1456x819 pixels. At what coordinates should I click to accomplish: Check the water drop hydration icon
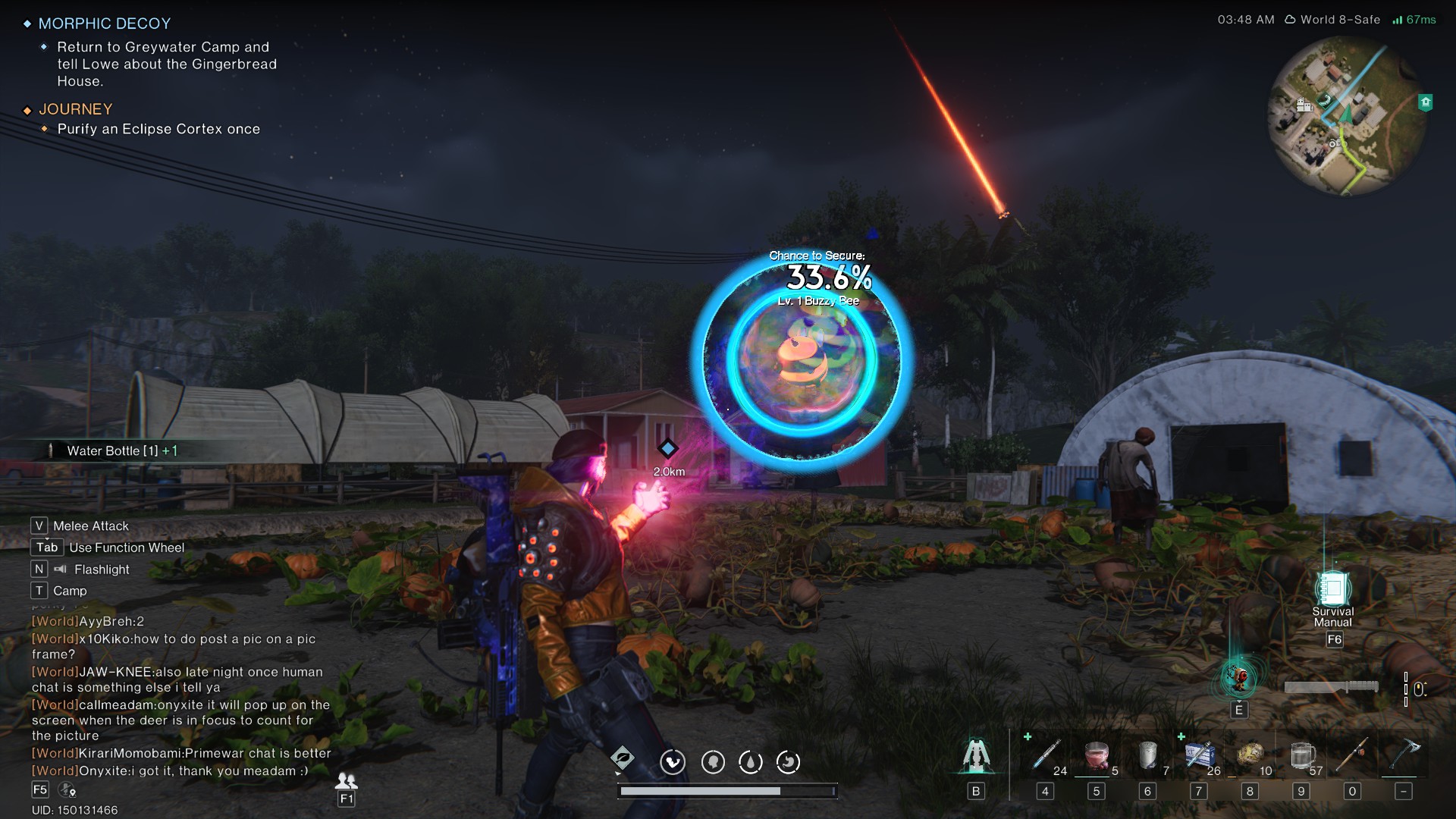pyautogui.click(x=751, y=761)
